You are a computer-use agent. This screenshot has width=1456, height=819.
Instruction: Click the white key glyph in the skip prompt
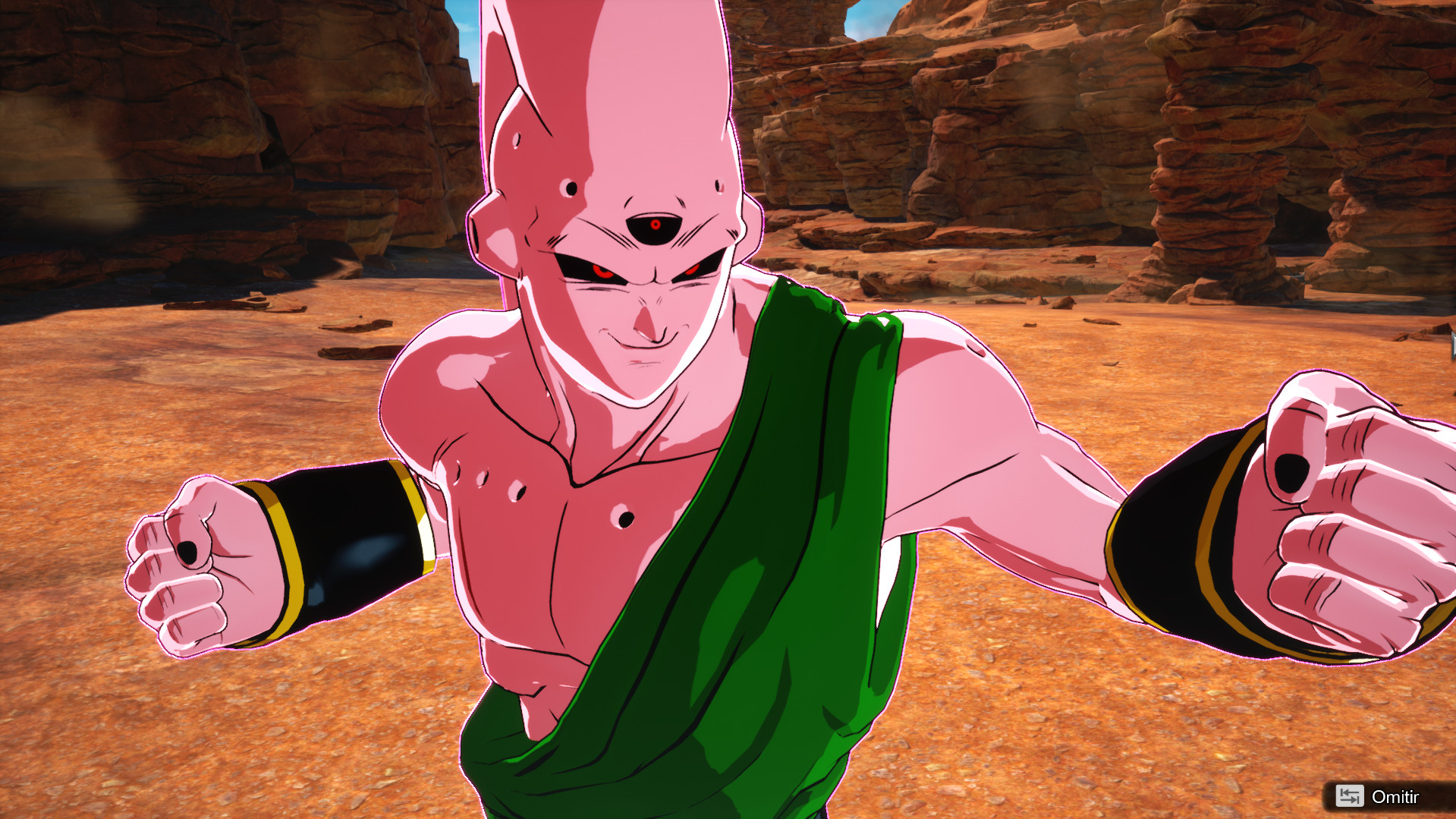[1350, 797]
